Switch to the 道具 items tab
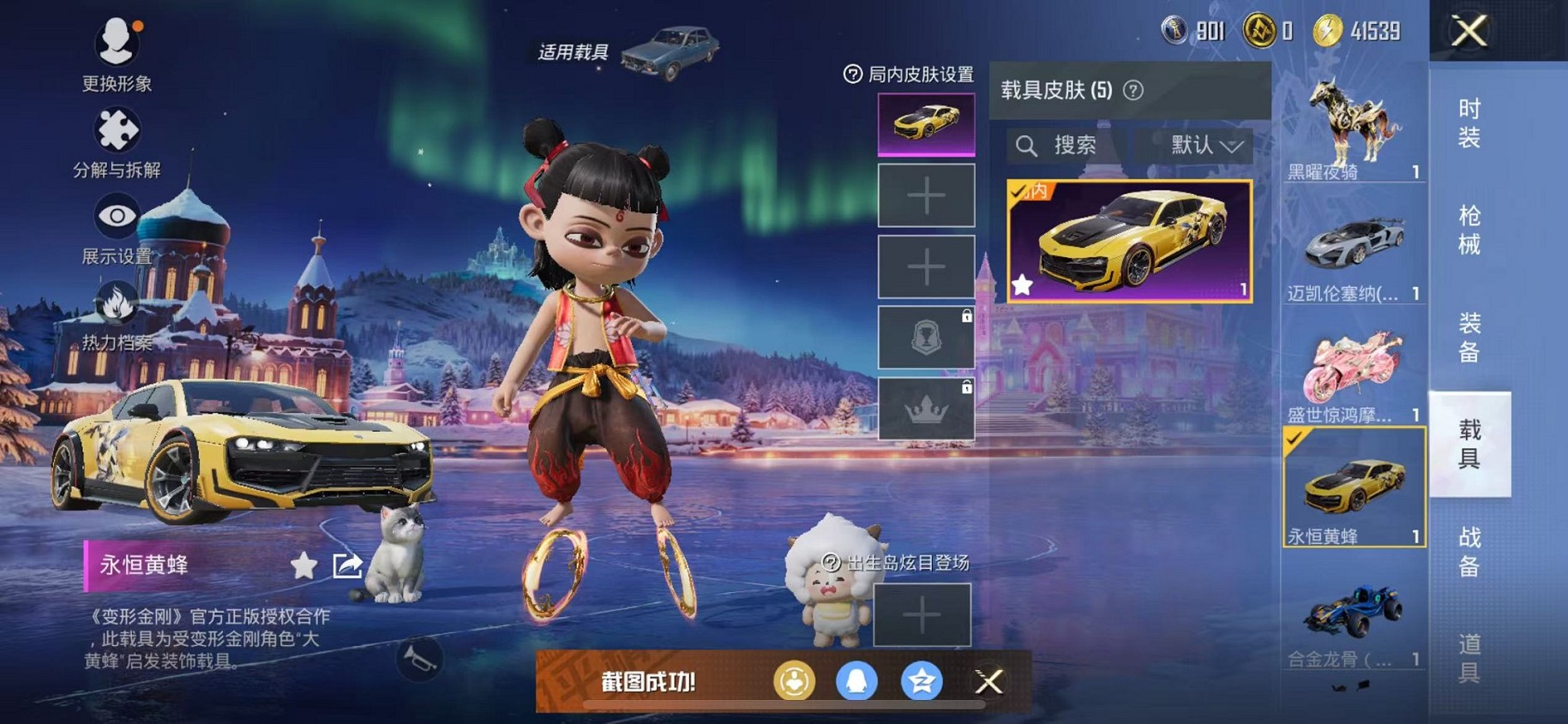The image size is (1568, 724). point(1469,657)
